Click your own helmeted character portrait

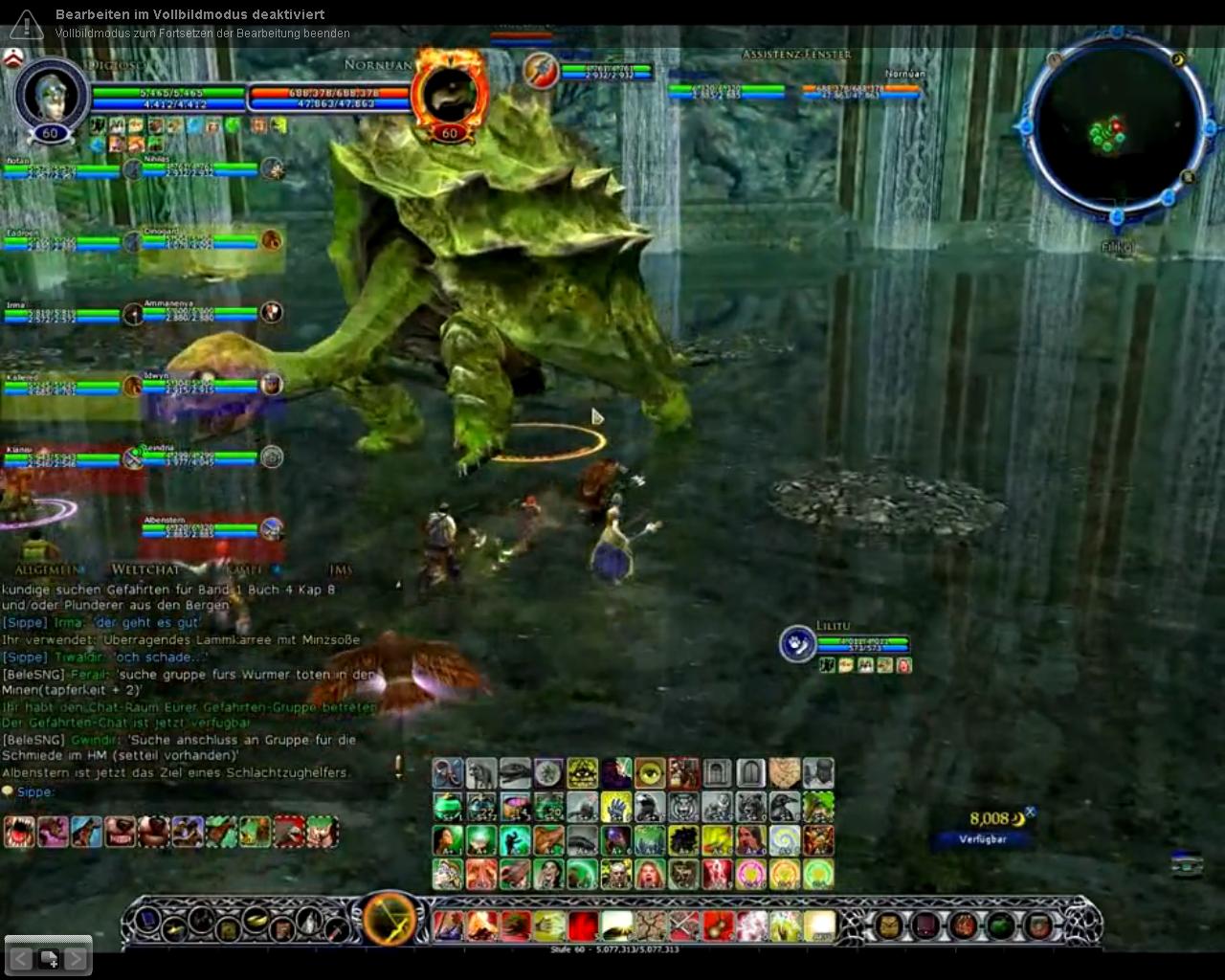coord(51,96)
